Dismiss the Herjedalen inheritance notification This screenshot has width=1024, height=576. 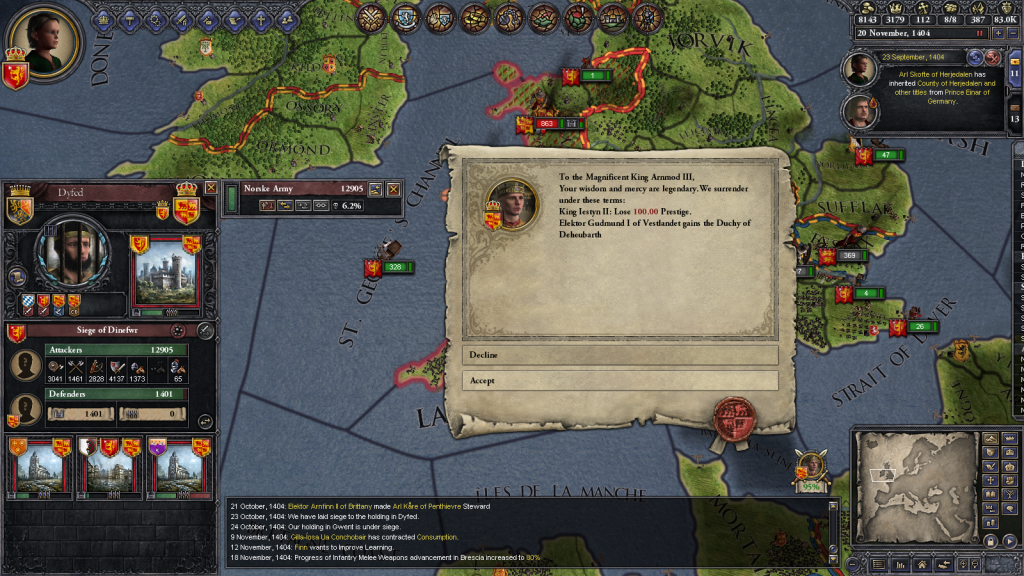993,58
